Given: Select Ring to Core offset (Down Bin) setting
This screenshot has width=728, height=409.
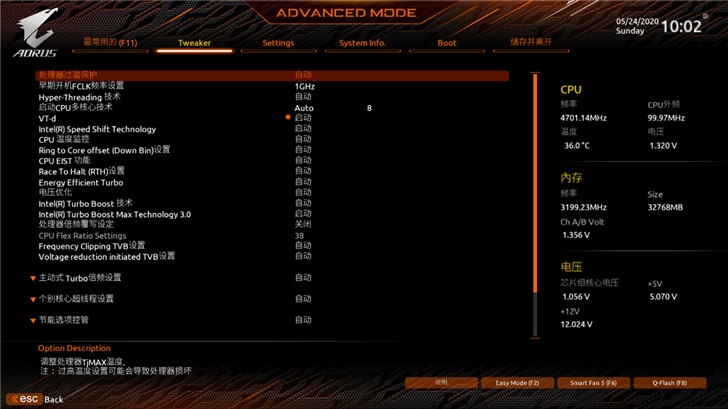Looking at the screenshot, I should click(105, 150).
